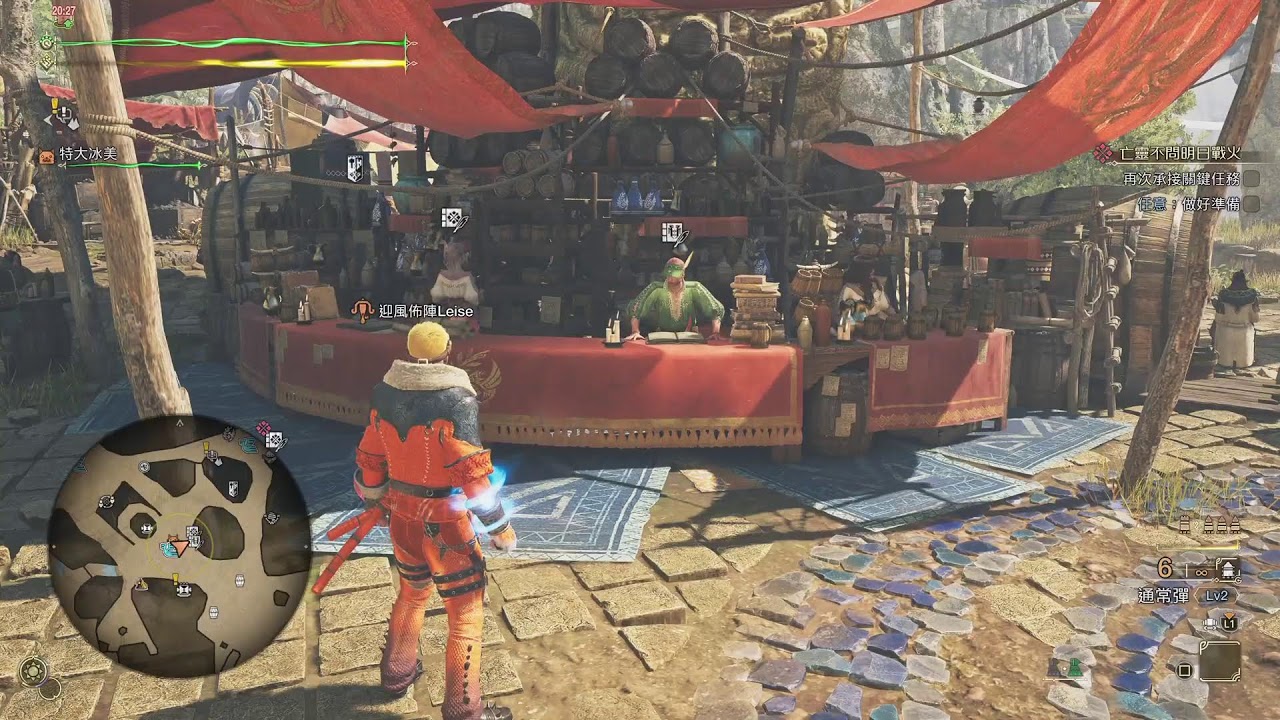The image size is (1280, 720).
Task: Open the empty item bar slot
Action: click(x=1220, y=661)
